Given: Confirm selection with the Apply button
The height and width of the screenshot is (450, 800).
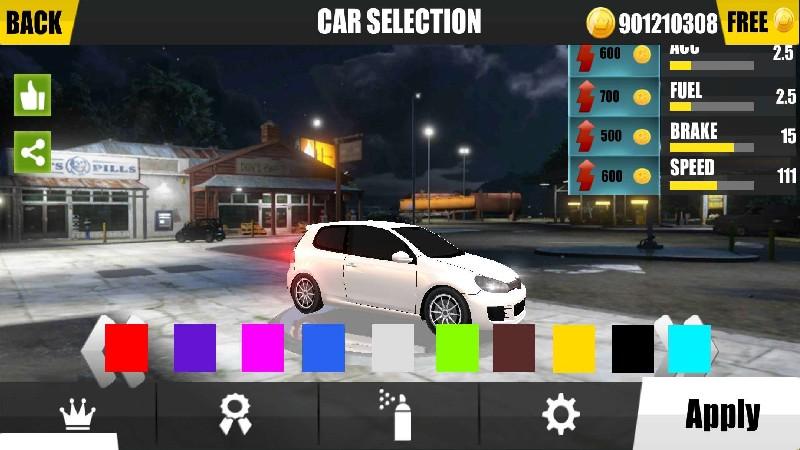Looking at the screenshot, I should [x=722, y=414].
